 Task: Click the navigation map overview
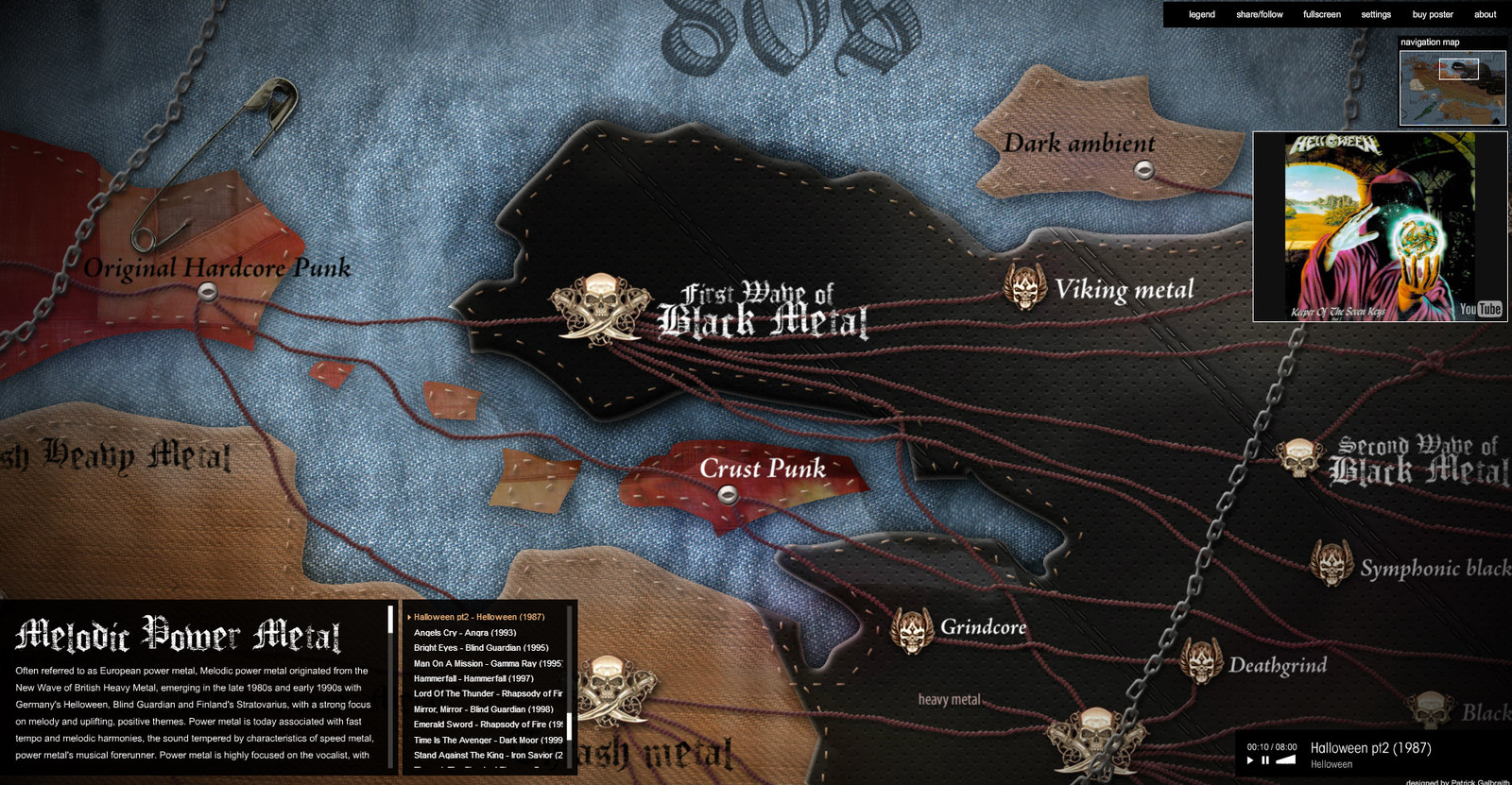click(x=1452, y=87)
